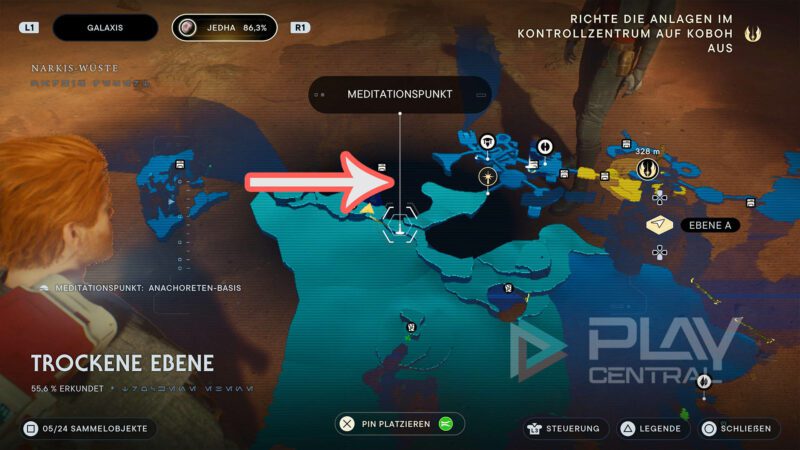Screen dimensions: 800x450
Task: Open the Kontrollzentrum quest objective tracker
Action: coord(651,33)
